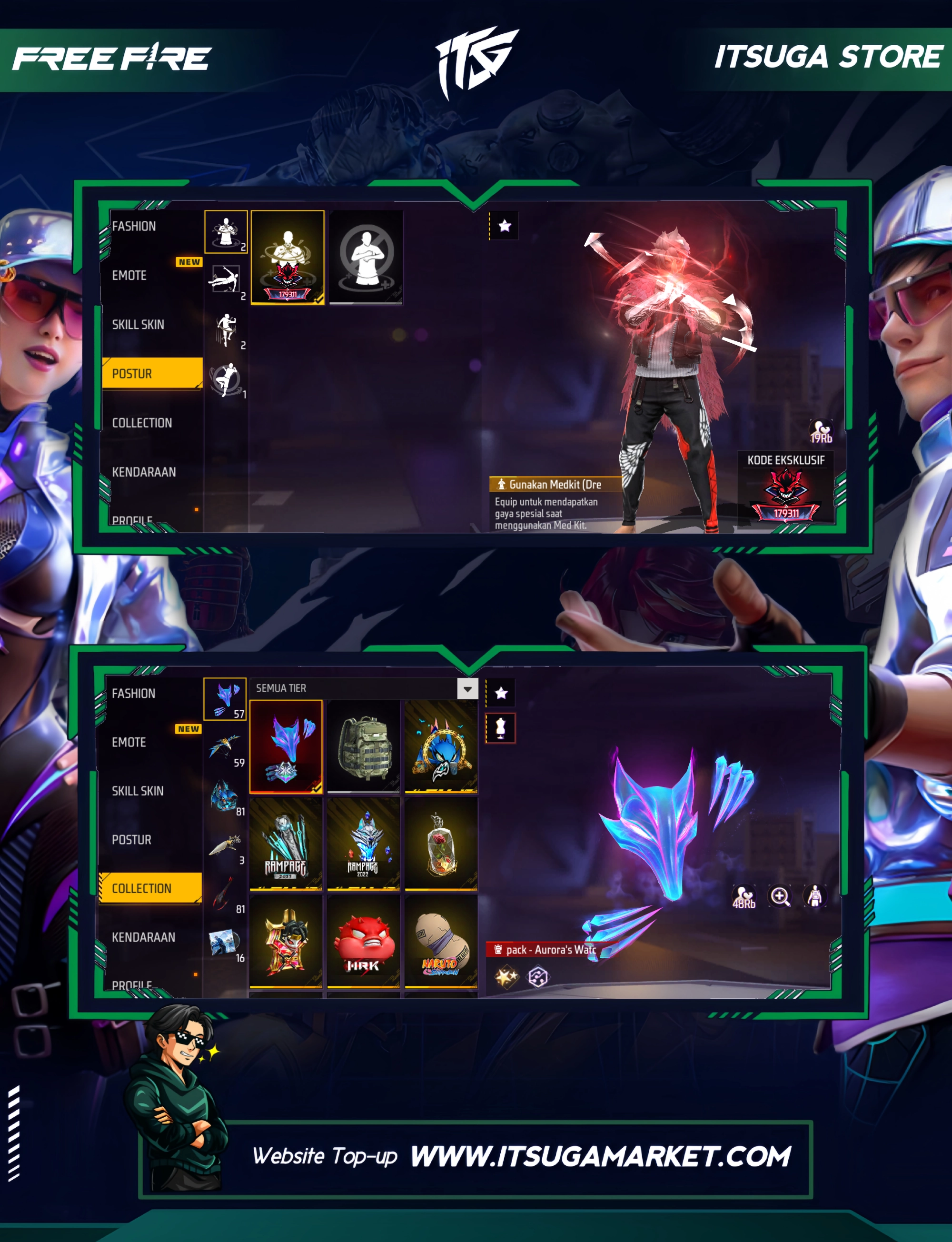Pick the Rampage 2022 wolf item
952x1242 pixels.
(x=363, y=844)
